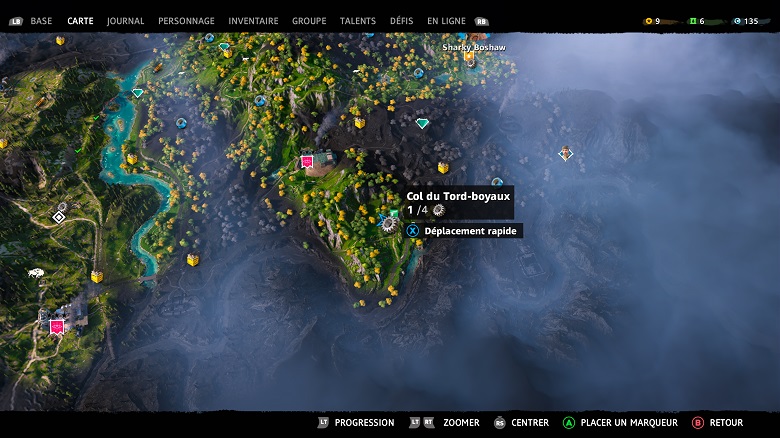Open the PERSONNAGE tab
Image resolution: width=780 pixels, height=438 pixels.
click(186, 21)
